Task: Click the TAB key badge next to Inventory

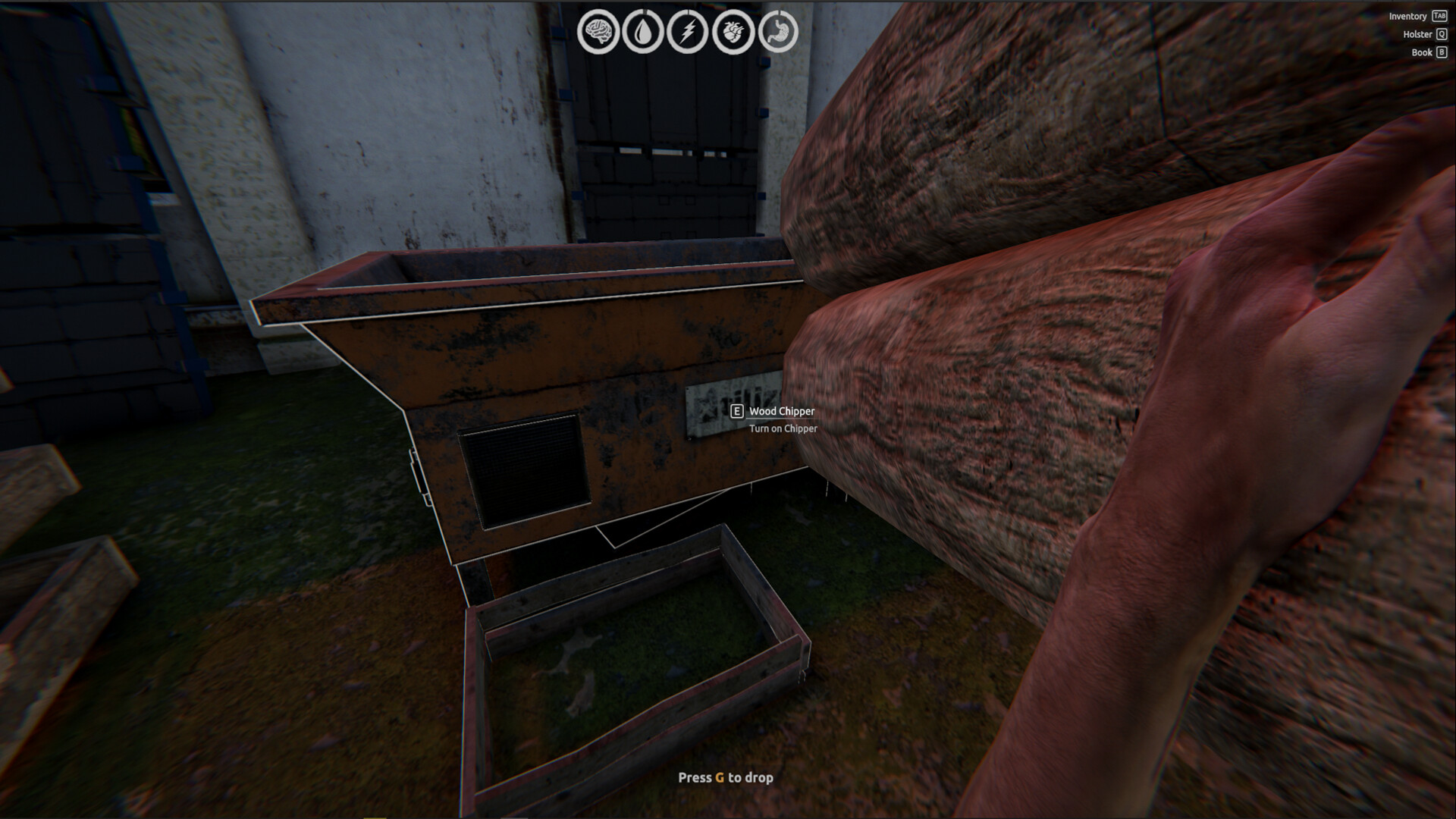Action: tap(1440, 15)
